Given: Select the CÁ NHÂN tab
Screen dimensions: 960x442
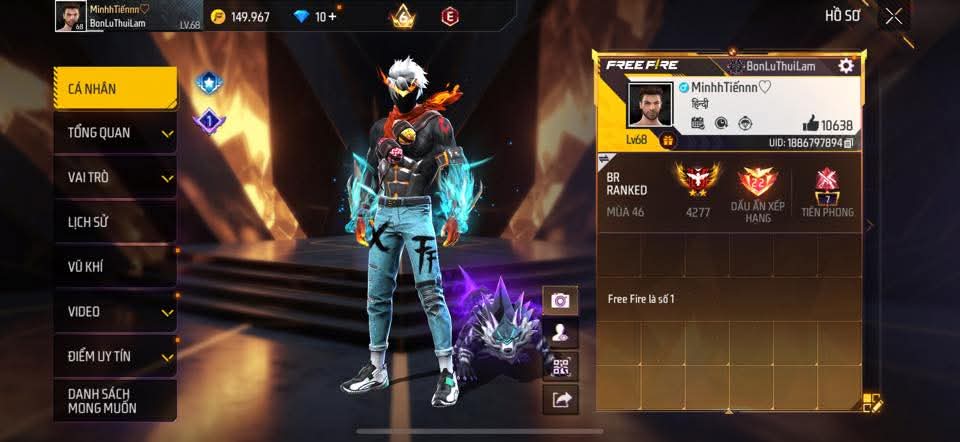Looking at the screenshot, I should click(114, 89).
